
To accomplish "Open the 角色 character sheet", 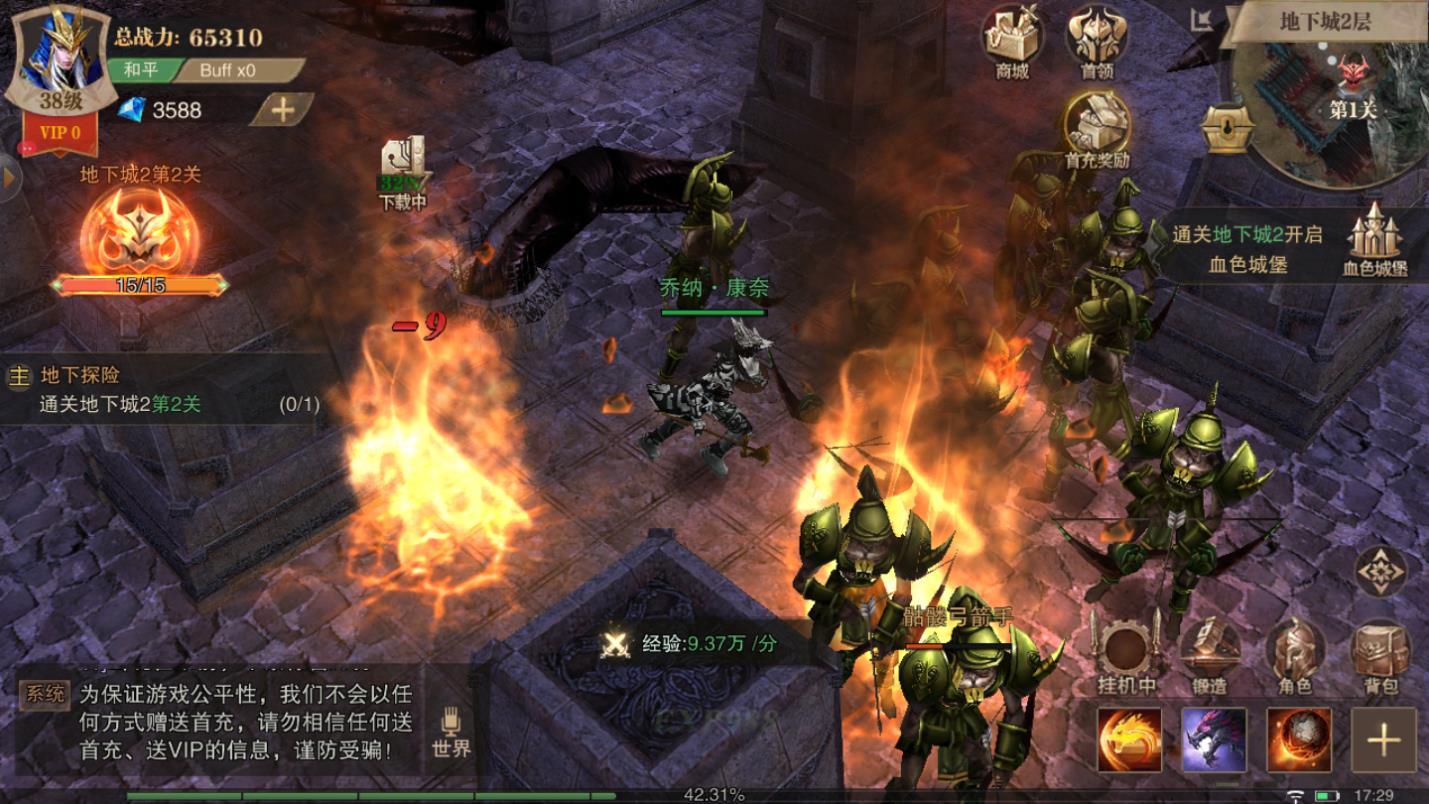I will (x=1295, y=654).
